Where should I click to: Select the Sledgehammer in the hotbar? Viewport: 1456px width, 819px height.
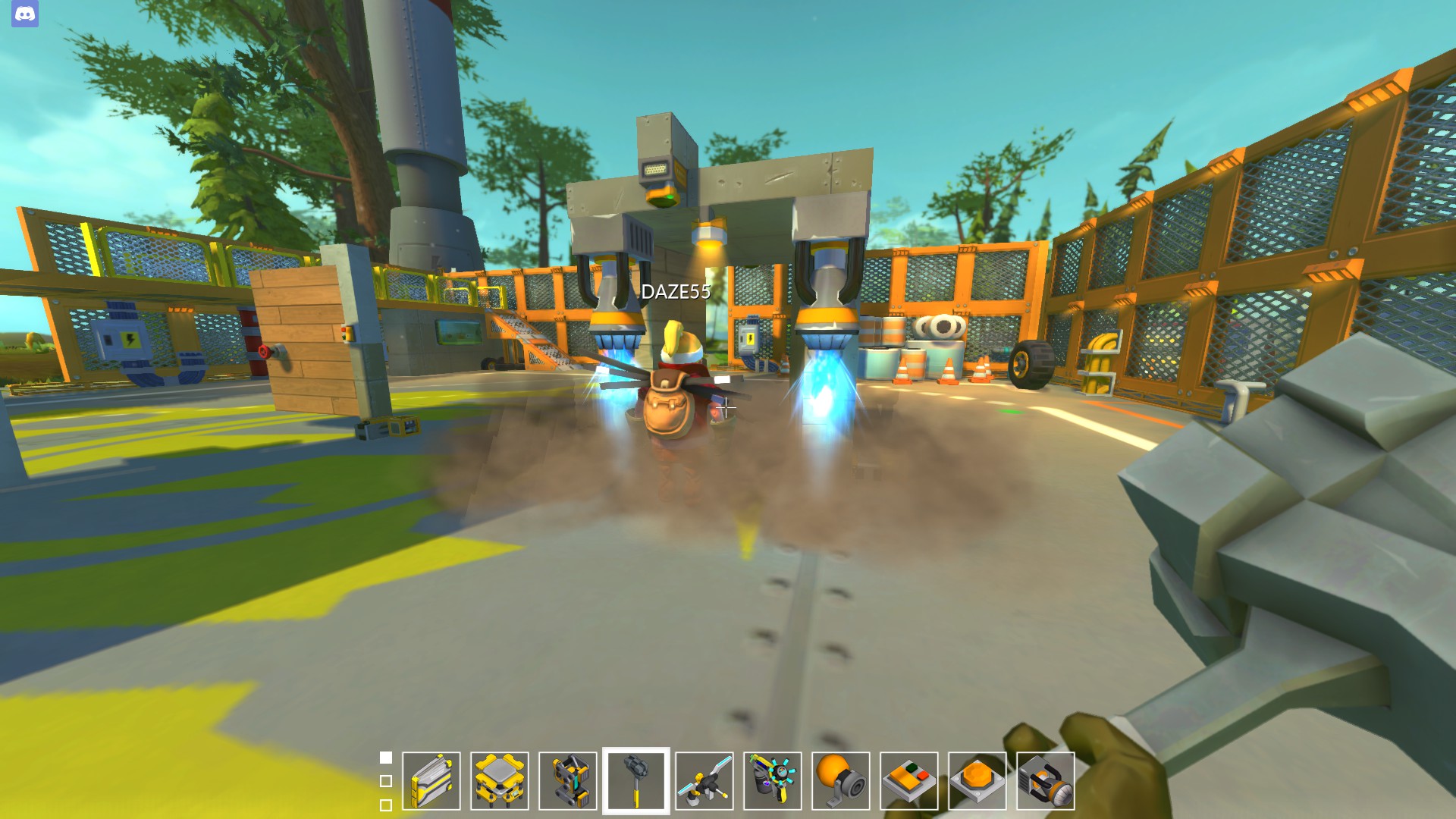638,781
